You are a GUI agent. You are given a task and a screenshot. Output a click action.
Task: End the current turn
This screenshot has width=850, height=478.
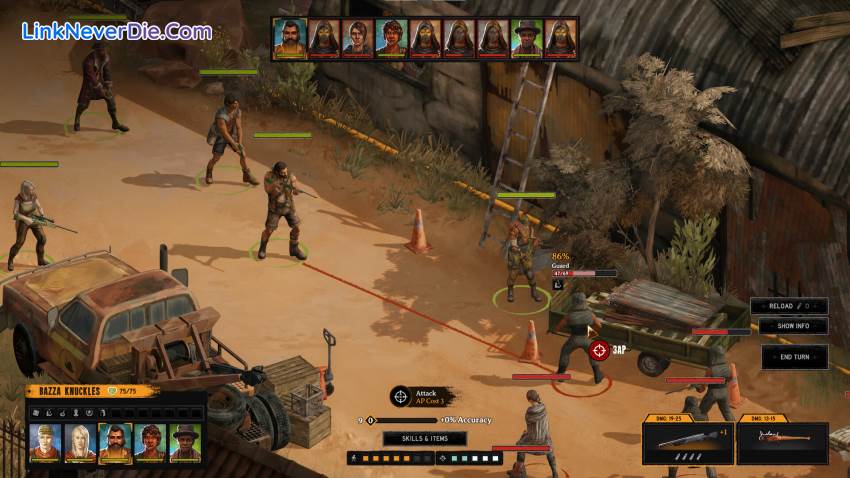coord(793,357)
